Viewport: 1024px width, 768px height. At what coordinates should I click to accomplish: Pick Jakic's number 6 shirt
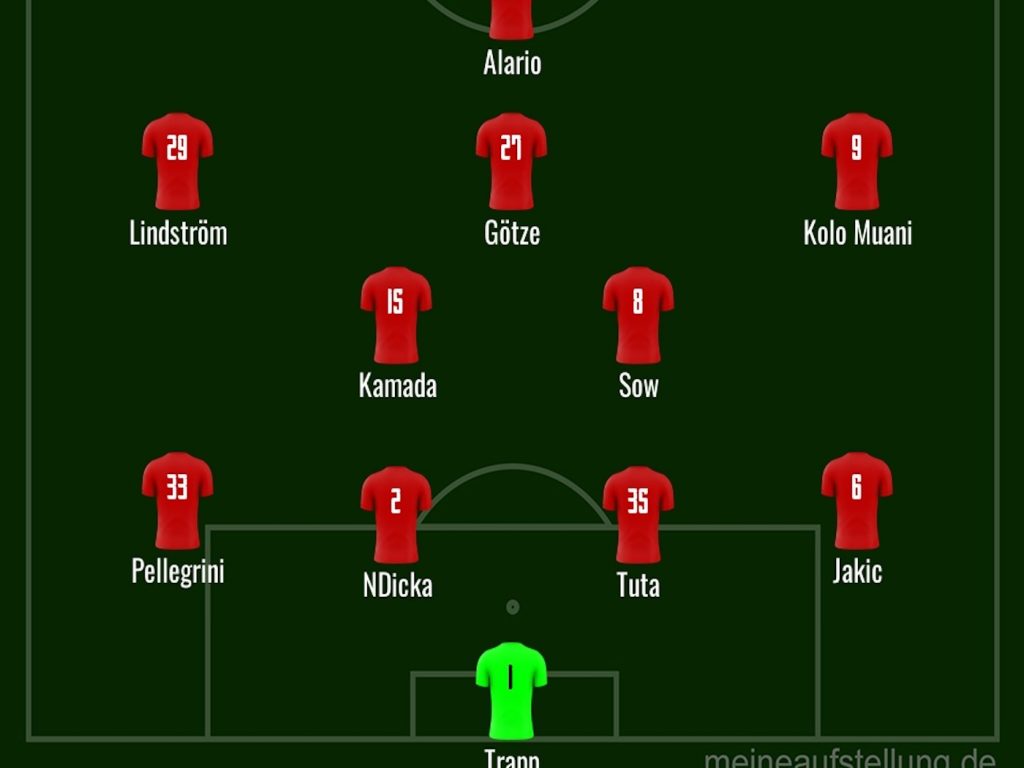[x=857, y=500]
